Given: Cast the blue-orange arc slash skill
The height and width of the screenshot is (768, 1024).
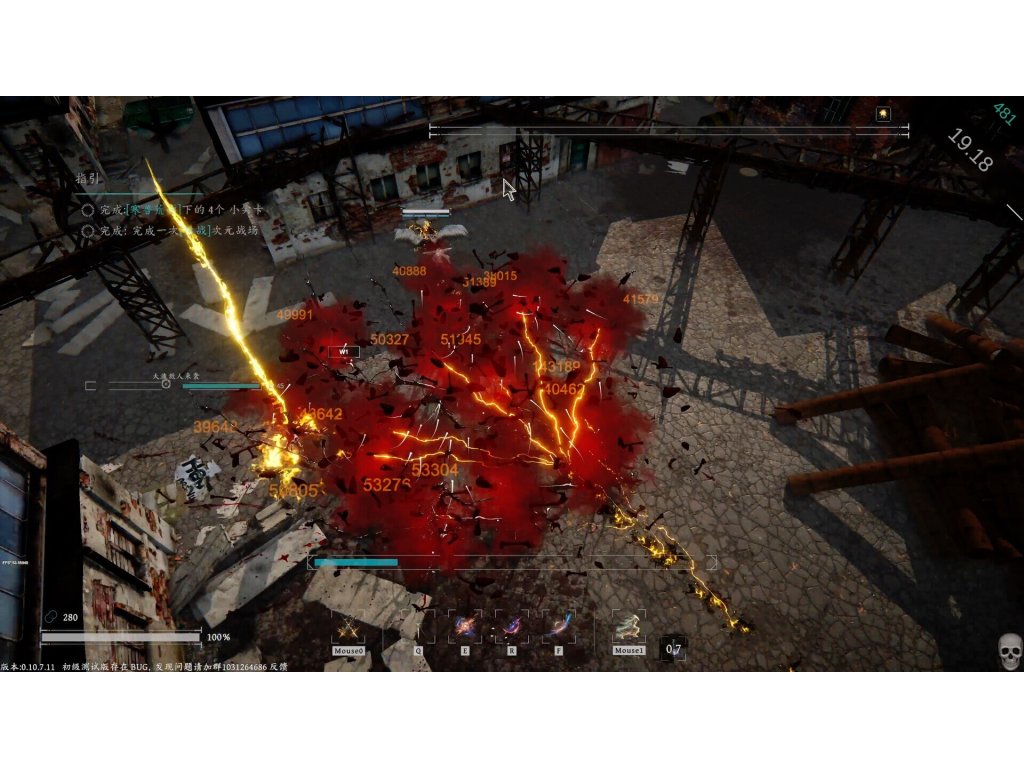Looking at the screenshot, I should 559,627.
